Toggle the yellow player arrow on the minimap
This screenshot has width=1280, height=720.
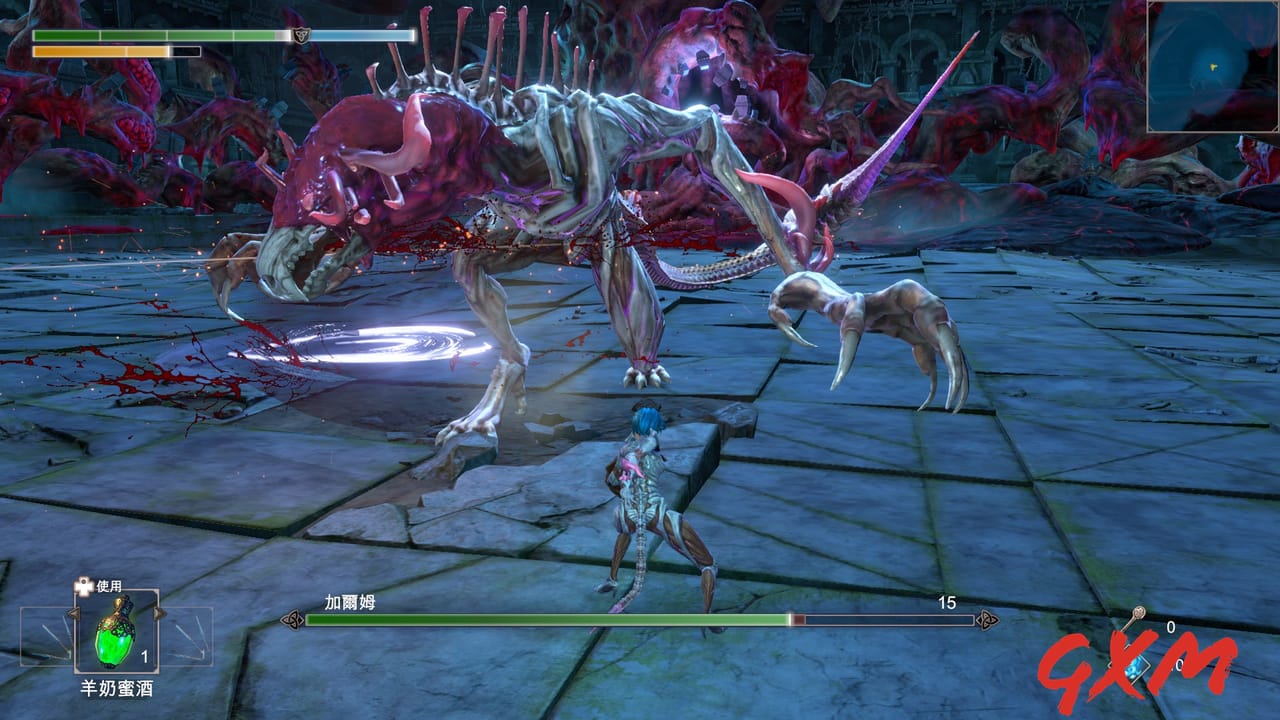1213,68
